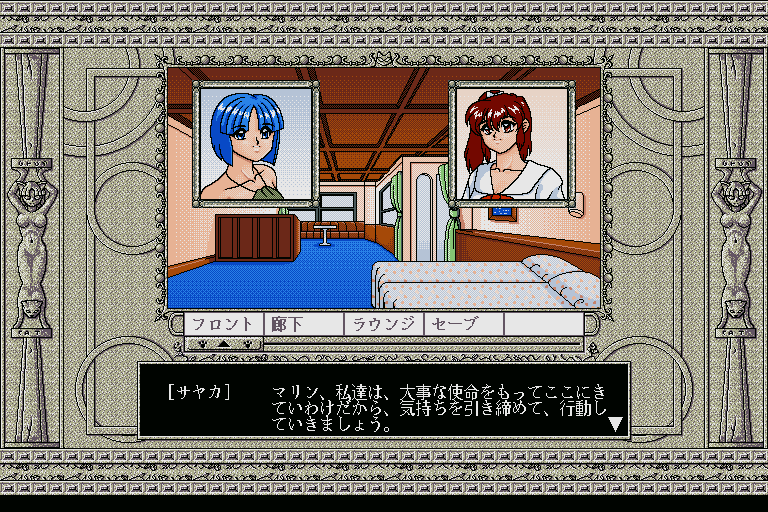
Task: Go to the フロント (front desk) location
Action: (224, 324)
